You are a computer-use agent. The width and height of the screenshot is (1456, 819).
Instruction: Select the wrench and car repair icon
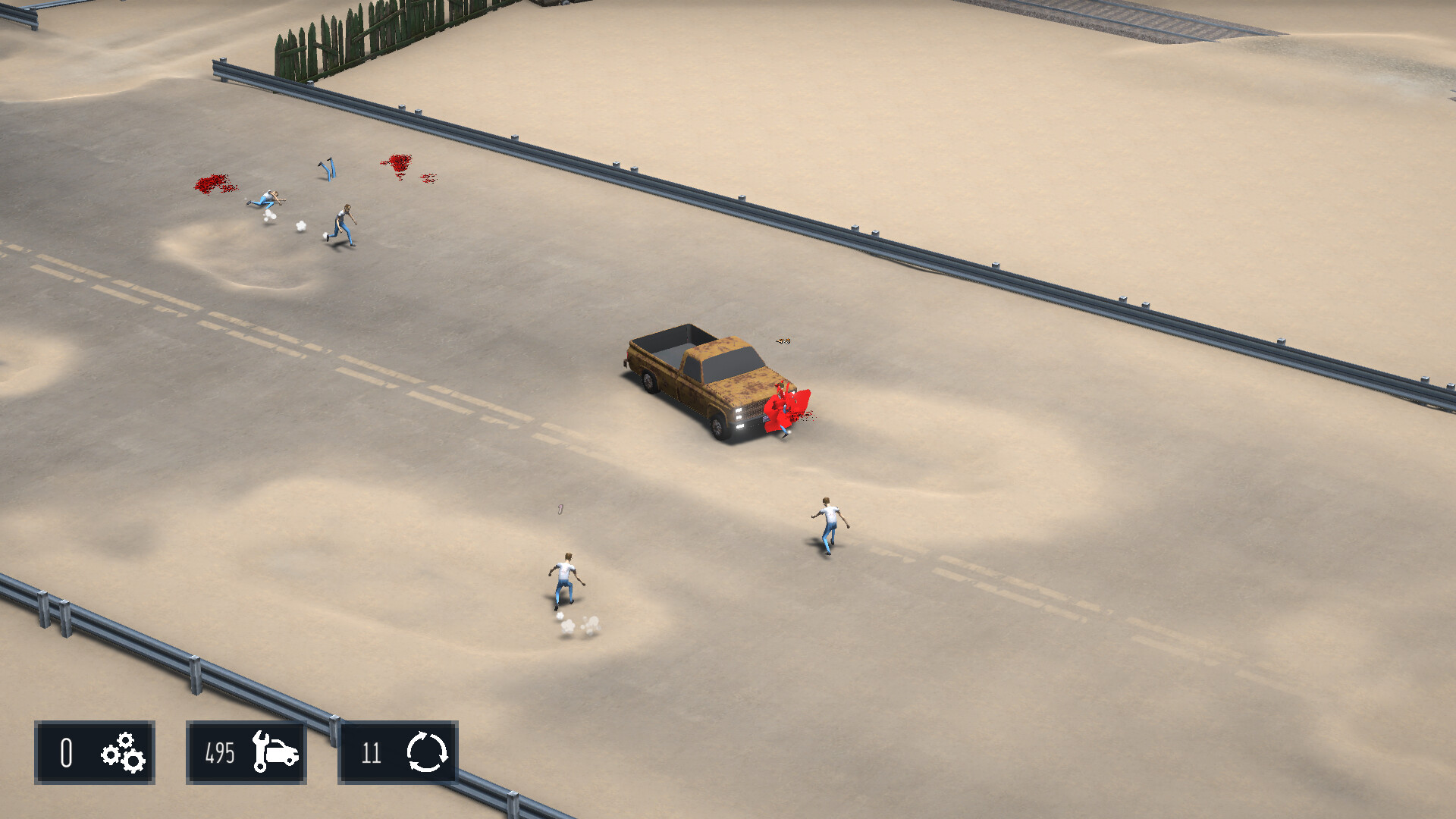(277, 753)
